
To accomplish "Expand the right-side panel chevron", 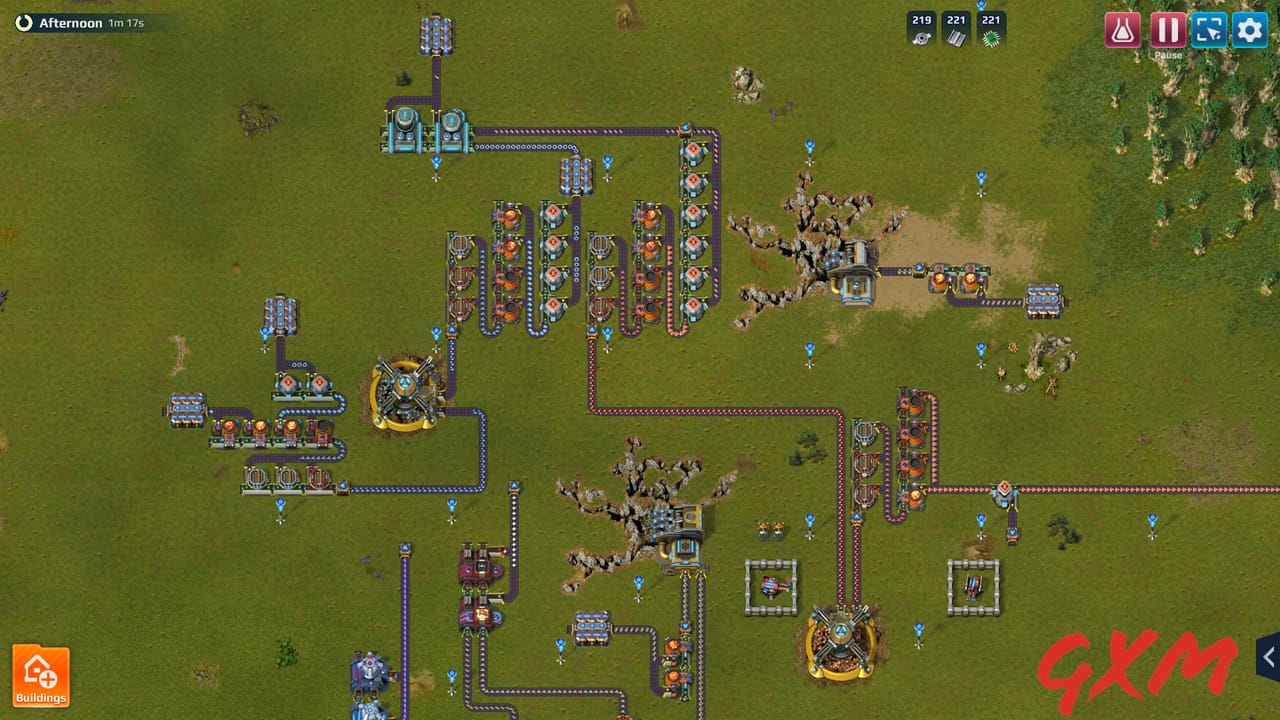I will 1267,657.
